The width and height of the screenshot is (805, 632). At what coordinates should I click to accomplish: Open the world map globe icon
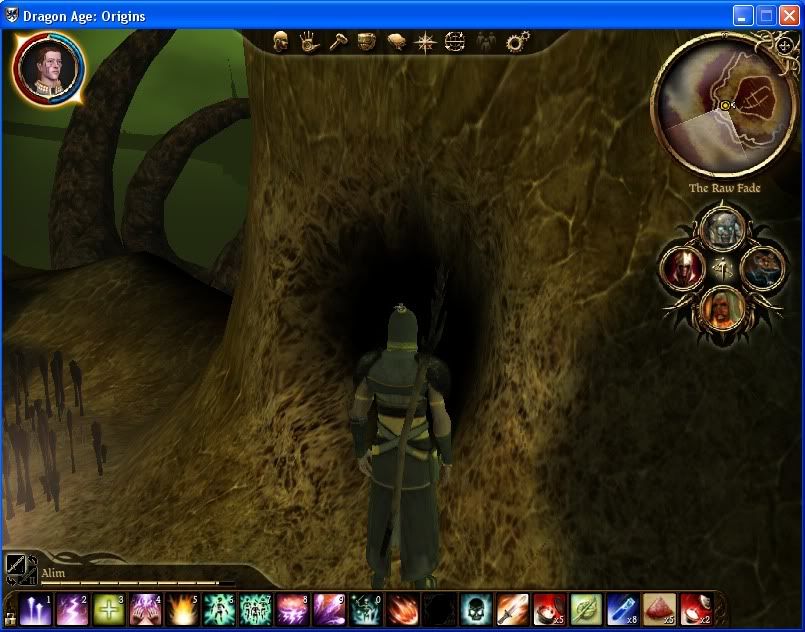(x=455, y=41)
